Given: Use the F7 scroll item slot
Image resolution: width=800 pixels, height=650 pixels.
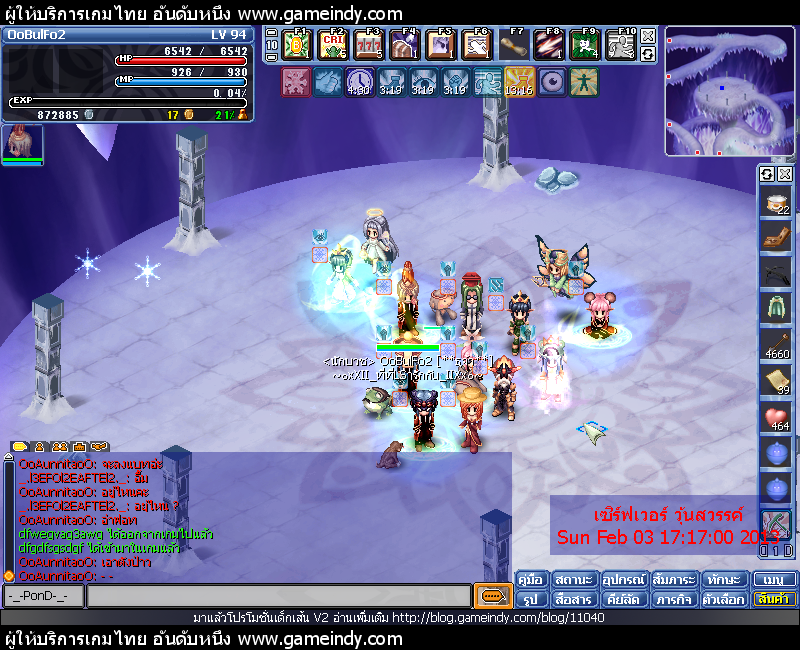Looking at the screenshot, I should tap(513, 45).
